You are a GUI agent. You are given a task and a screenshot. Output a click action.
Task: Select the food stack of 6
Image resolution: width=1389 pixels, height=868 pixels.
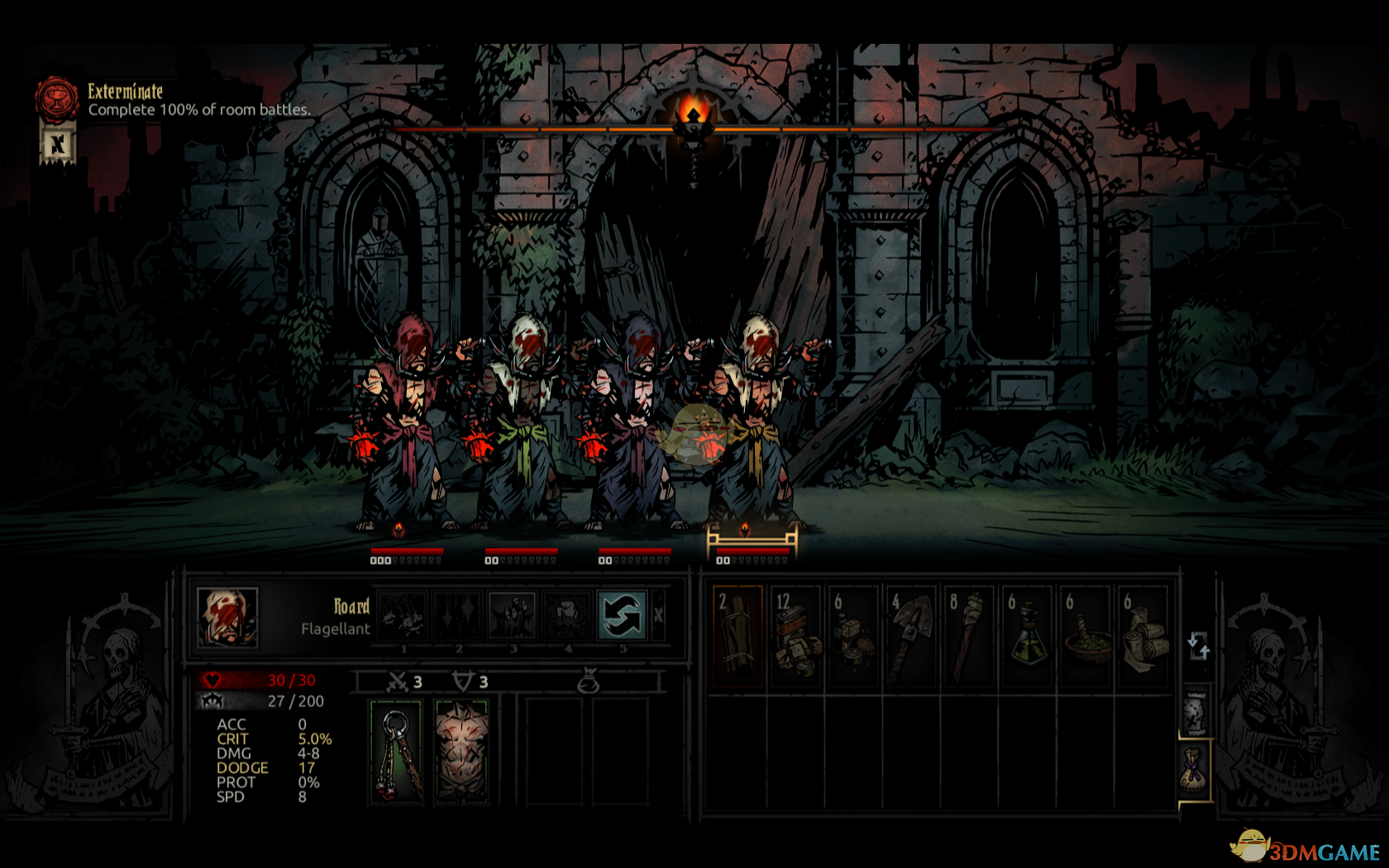pos(853,636)
